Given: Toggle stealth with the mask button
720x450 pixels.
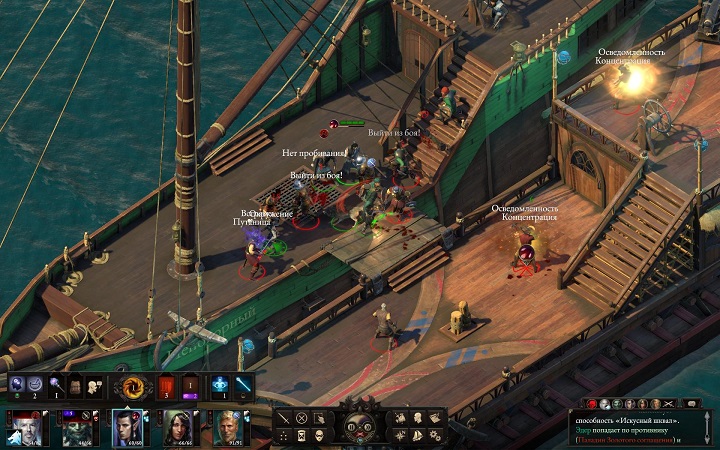Looking at the screenshot, I should click(x=318, y=434).
